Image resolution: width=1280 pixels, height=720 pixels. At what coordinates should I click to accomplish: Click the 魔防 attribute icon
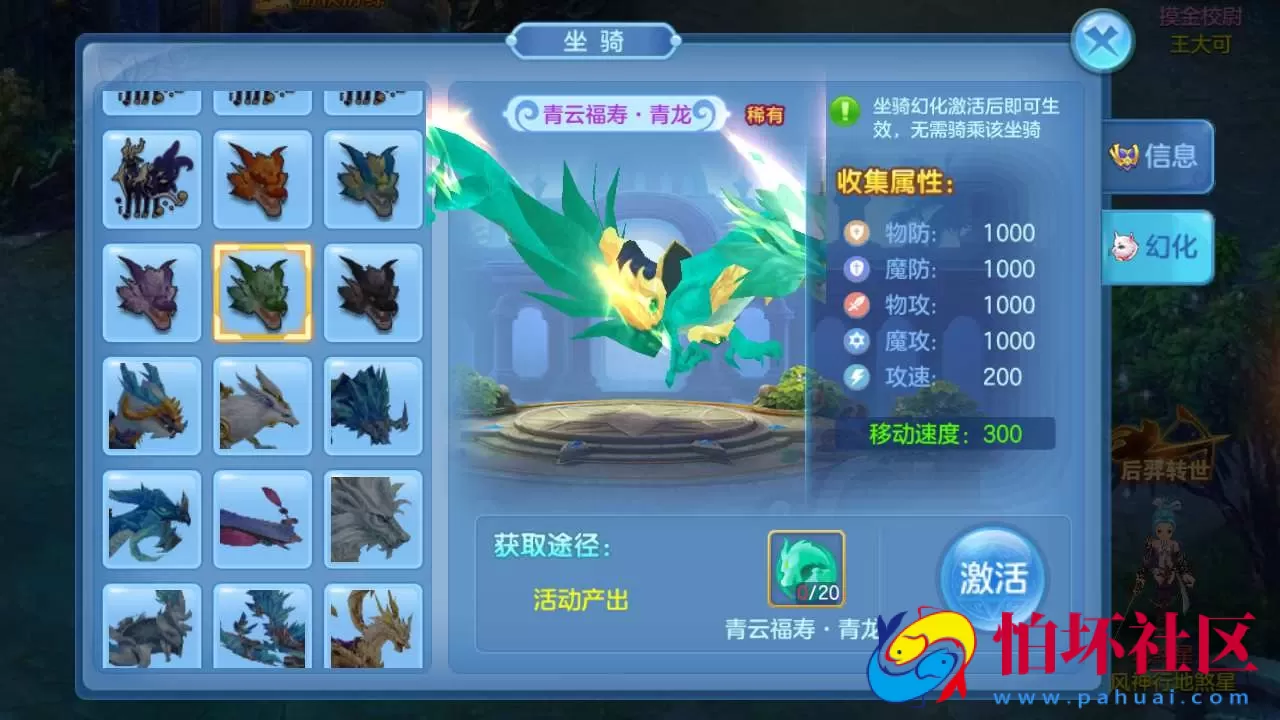857,268
